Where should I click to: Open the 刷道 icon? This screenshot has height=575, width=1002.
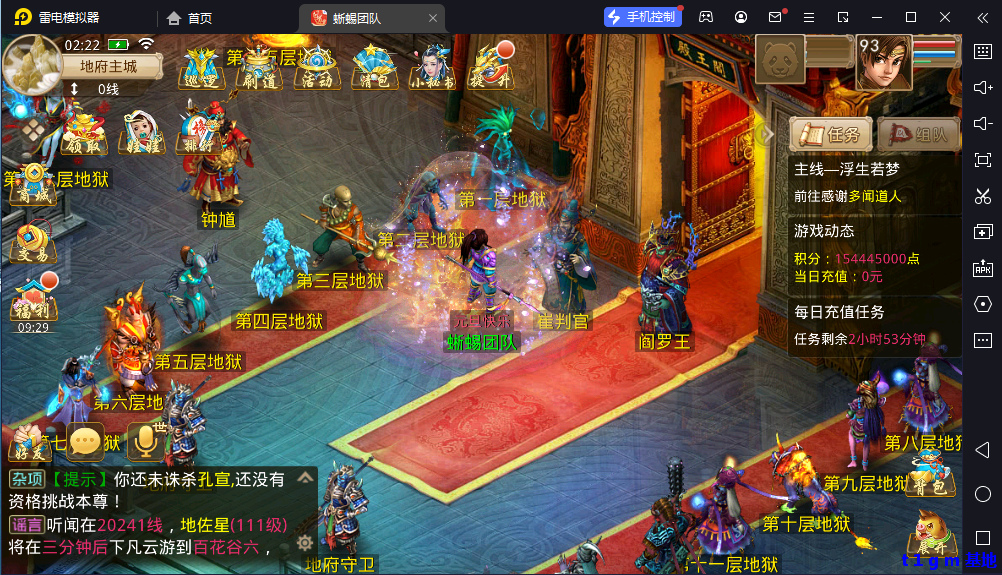[x=259, y=68]
